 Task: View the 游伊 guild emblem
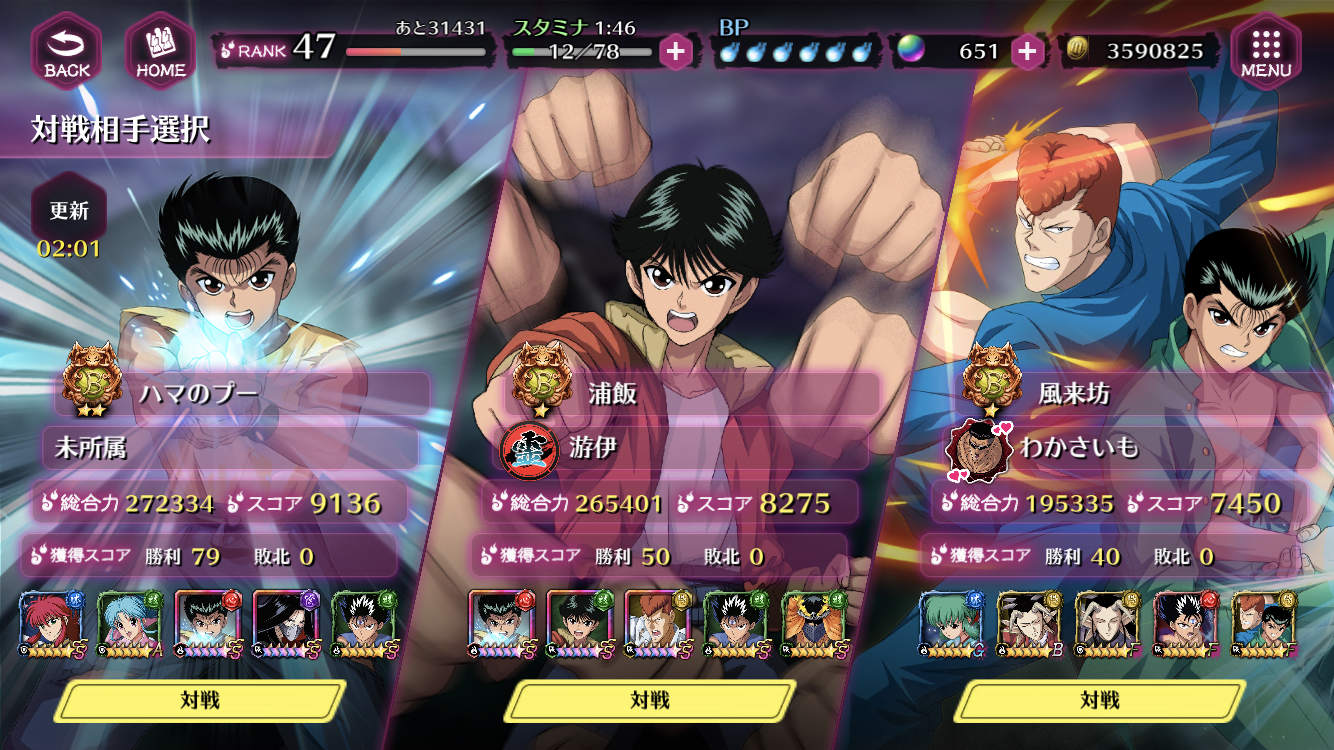(x=528, y=448)
